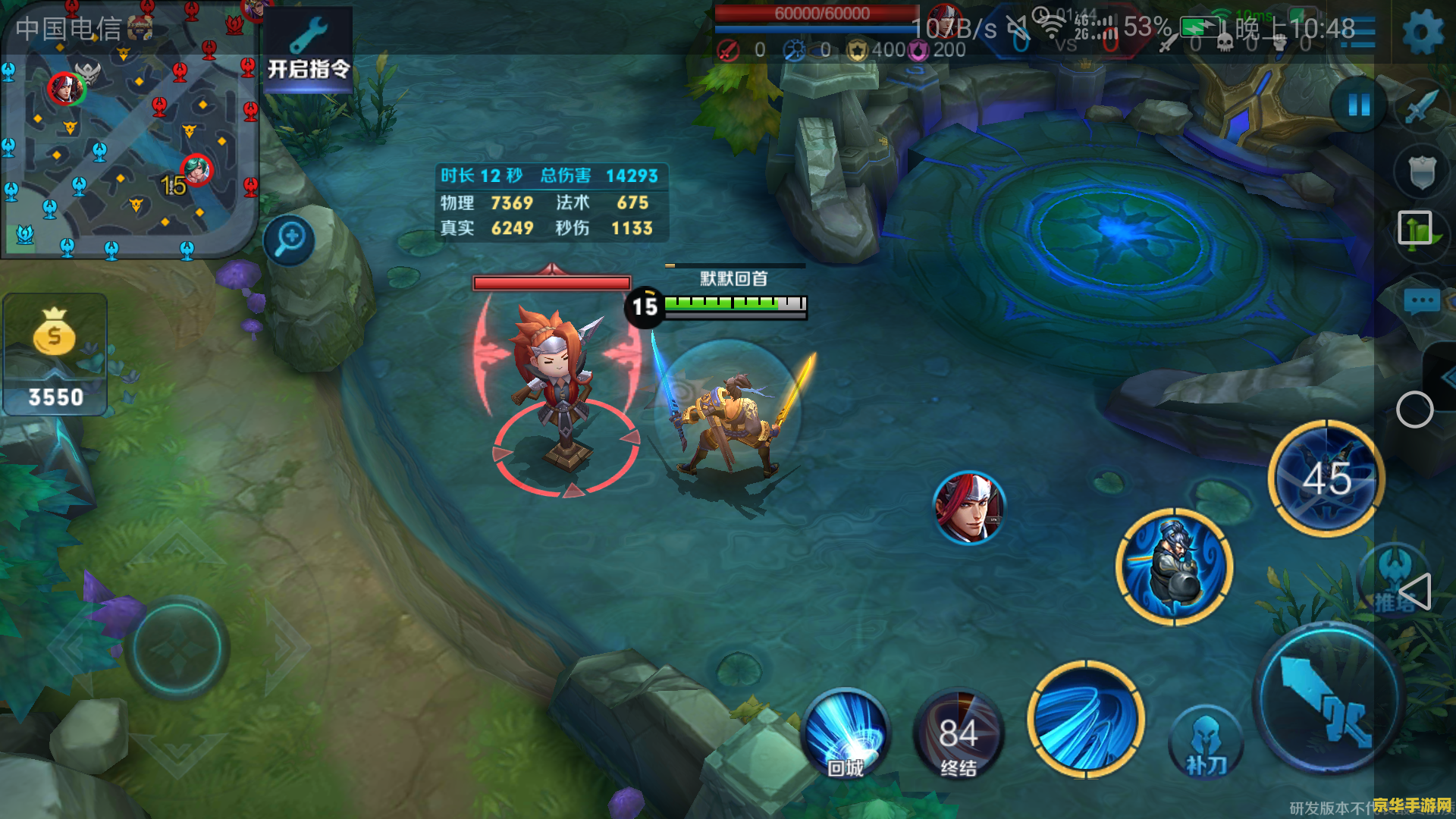Image resolution: width=1456 pixels, height=819 pixels.
Task: Tap the 补刀 last-hit button
Action: pos(1206,745)
